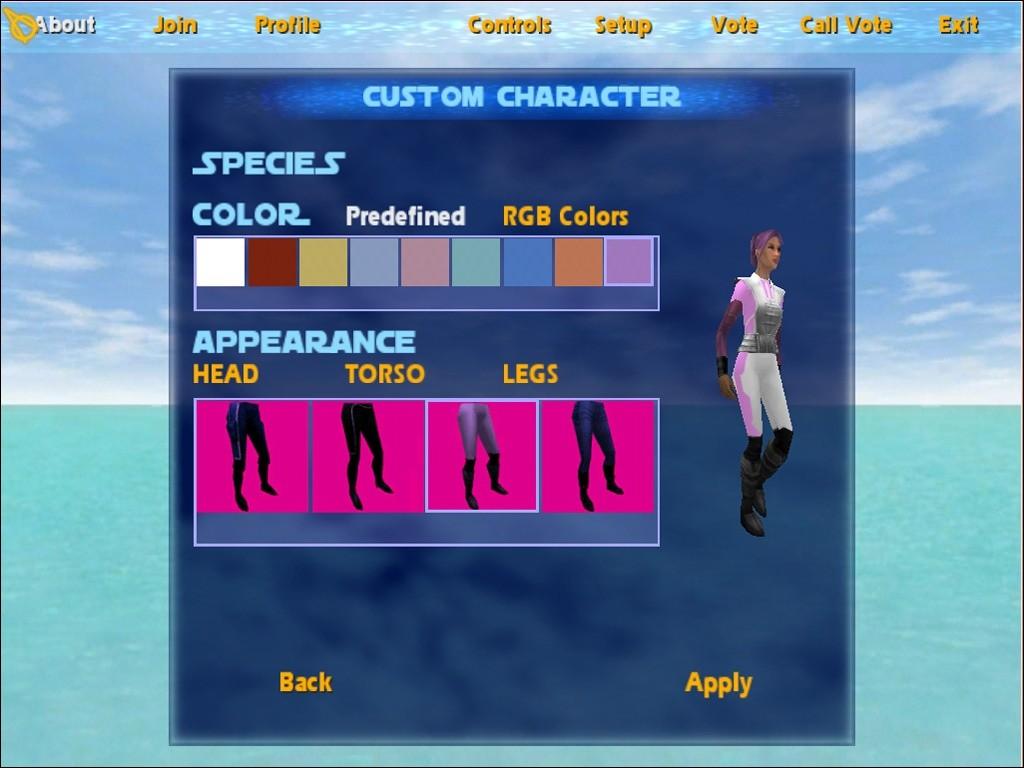Screen dimensions: 1024x768
Task: Open the Join menu
Action: pos(175,25)
